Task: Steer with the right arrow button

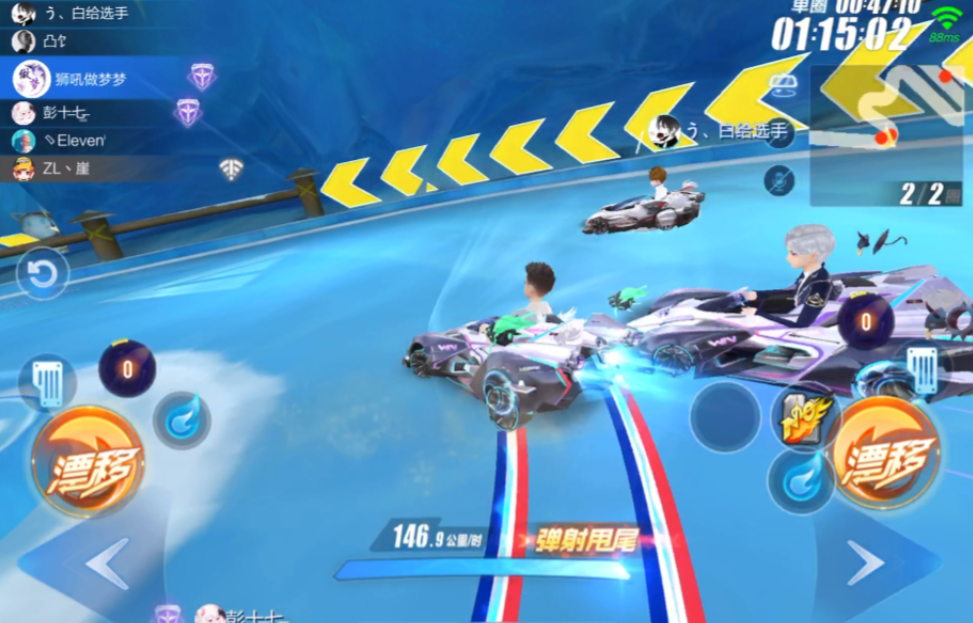Action: 865,563
